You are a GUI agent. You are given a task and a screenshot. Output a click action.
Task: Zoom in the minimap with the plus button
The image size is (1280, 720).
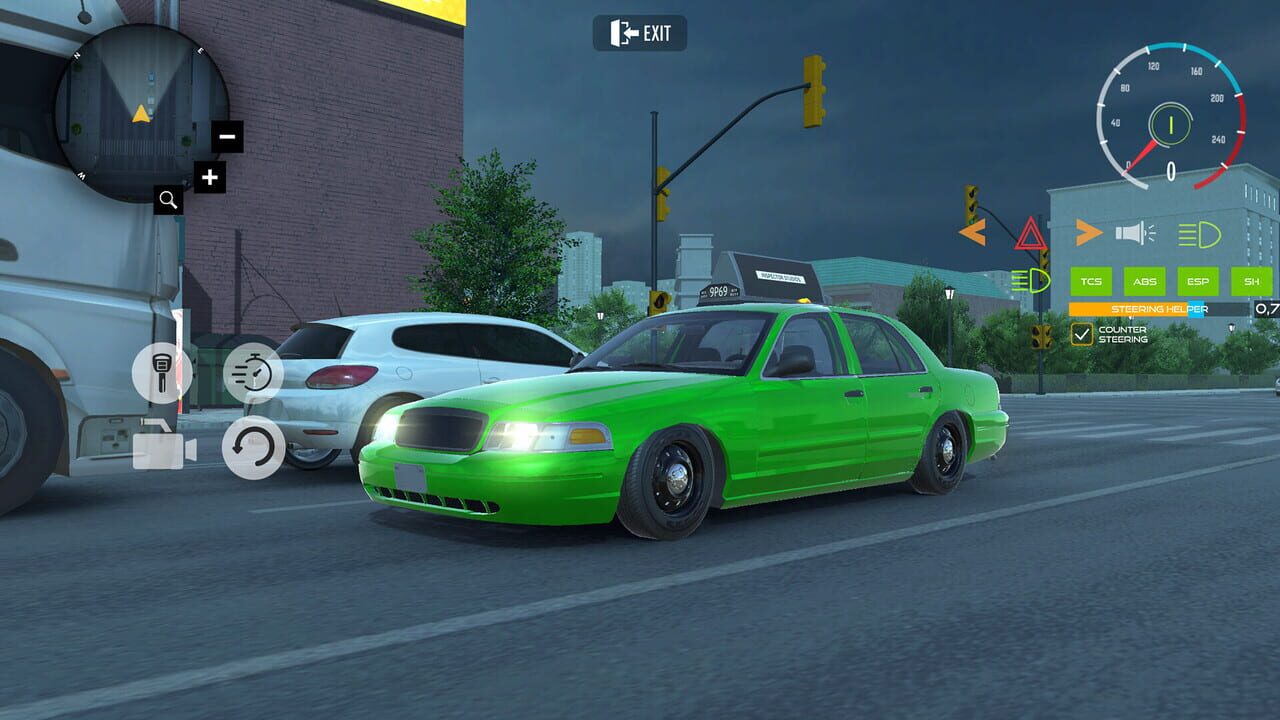point(209,179)
